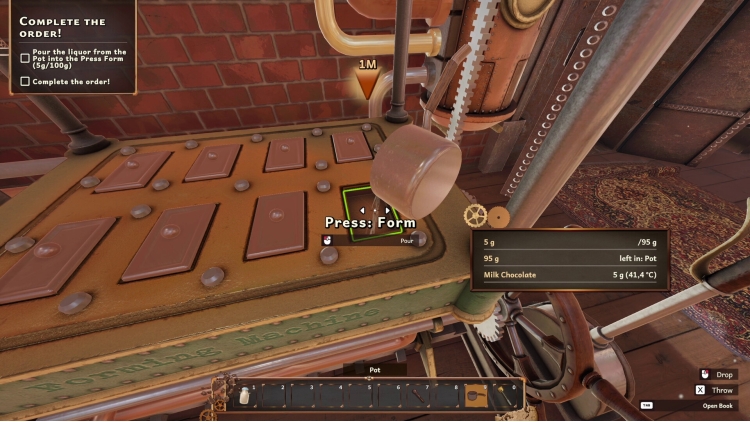Click the second 'Complete the order!' objective
This screenshot has width=750, height=422.
pos(71,81)
